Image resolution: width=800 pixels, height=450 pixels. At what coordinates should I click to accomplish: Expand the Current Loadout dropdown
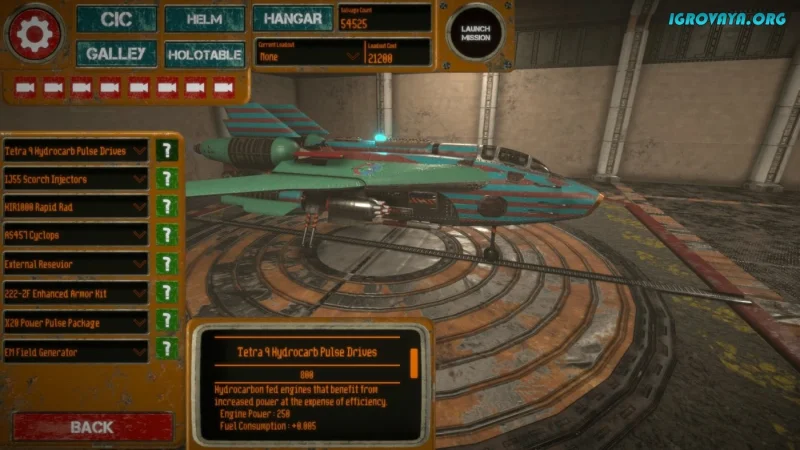[x=308, y=57]
